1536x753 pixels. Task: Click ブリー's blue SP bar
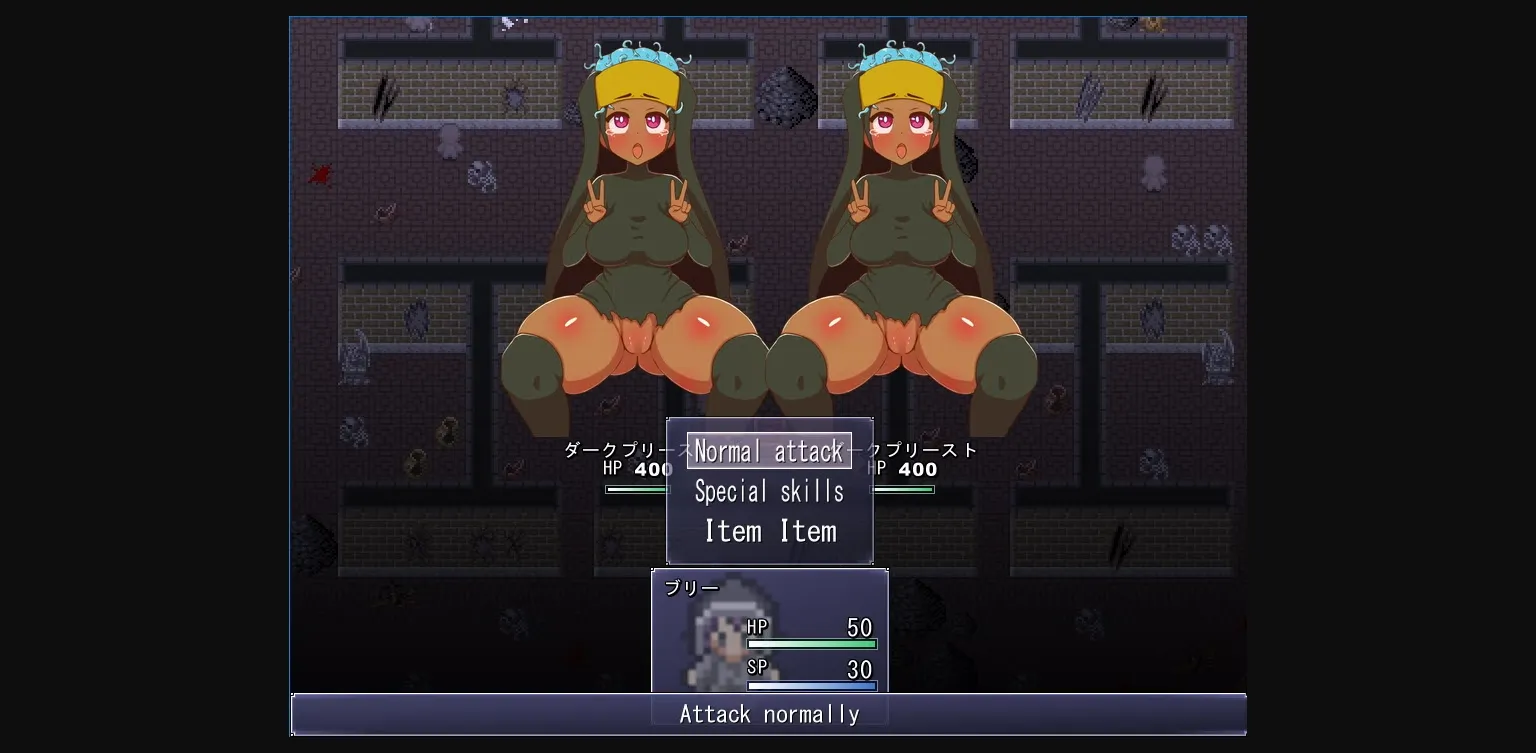[x=812, y=684]
